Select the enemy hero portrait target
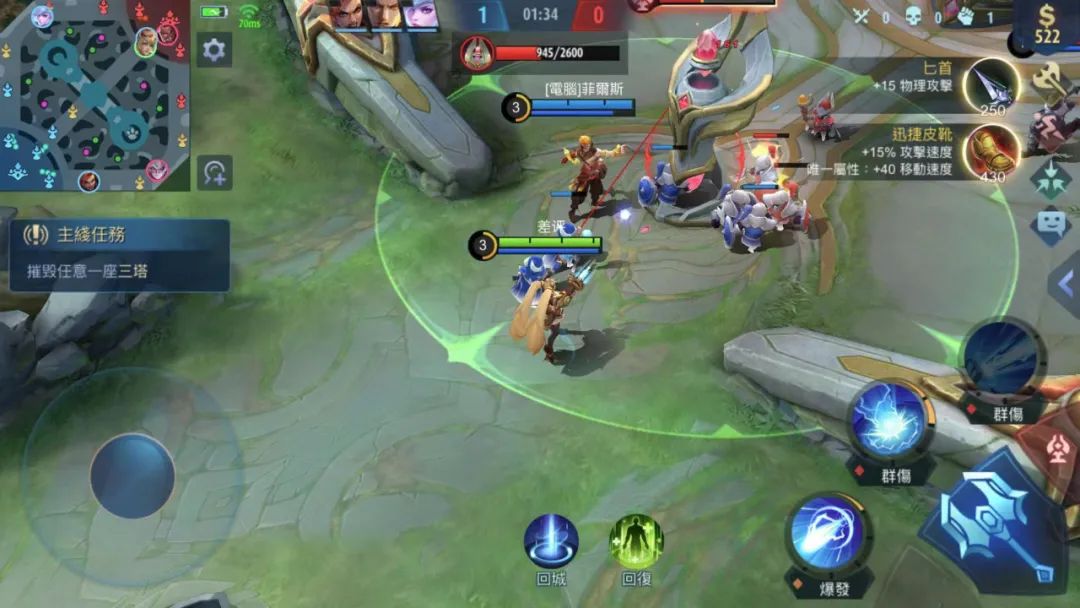 click(478, 52)
